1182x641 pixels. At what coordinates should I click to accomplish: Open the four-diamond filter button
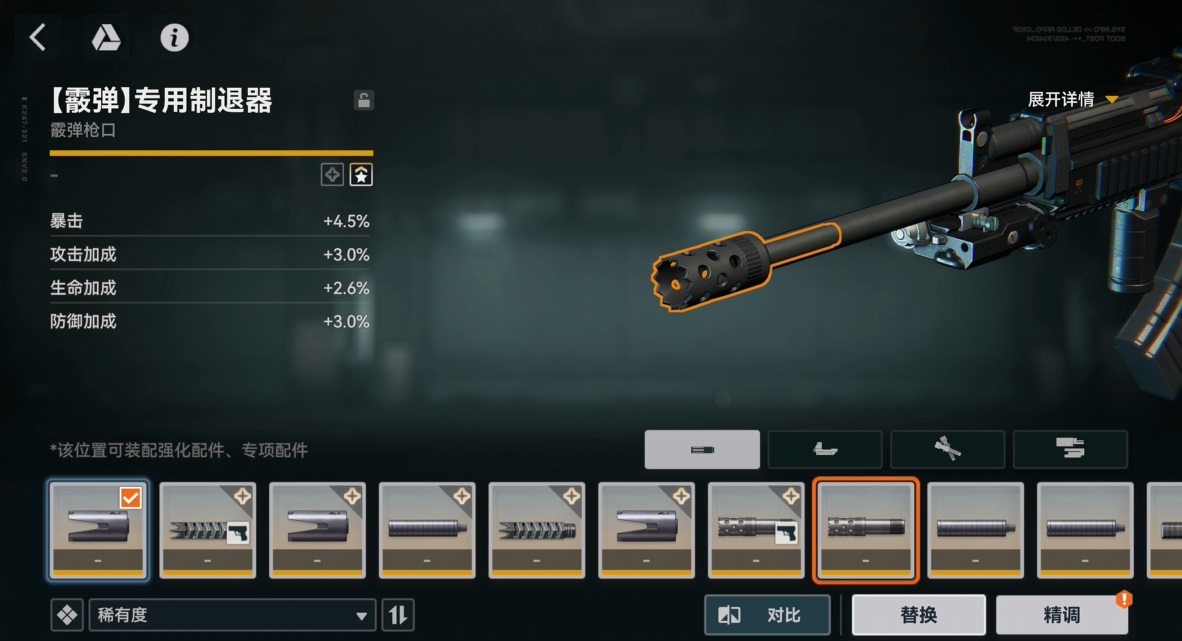(x=67, y=615)
